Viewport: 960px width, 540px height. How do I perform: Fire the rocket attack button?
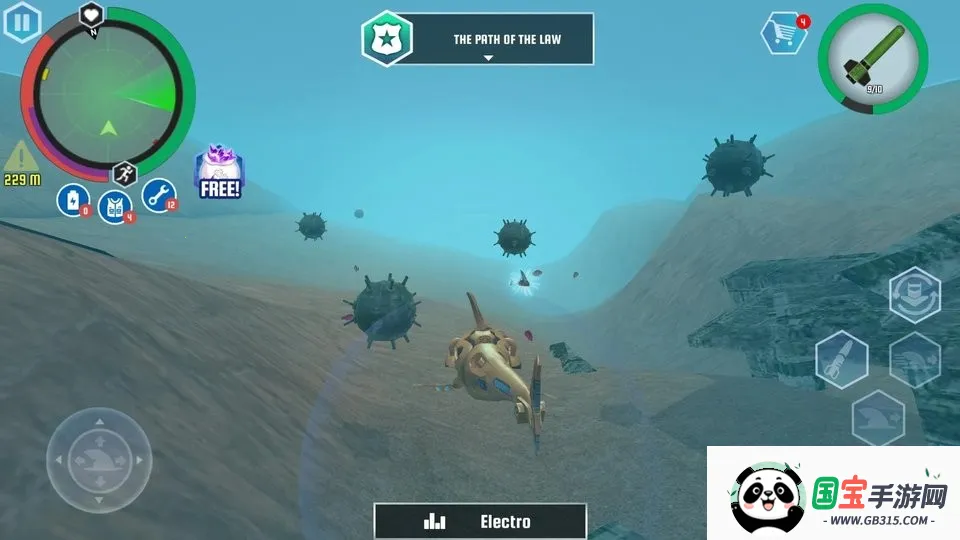click(841, 358)
